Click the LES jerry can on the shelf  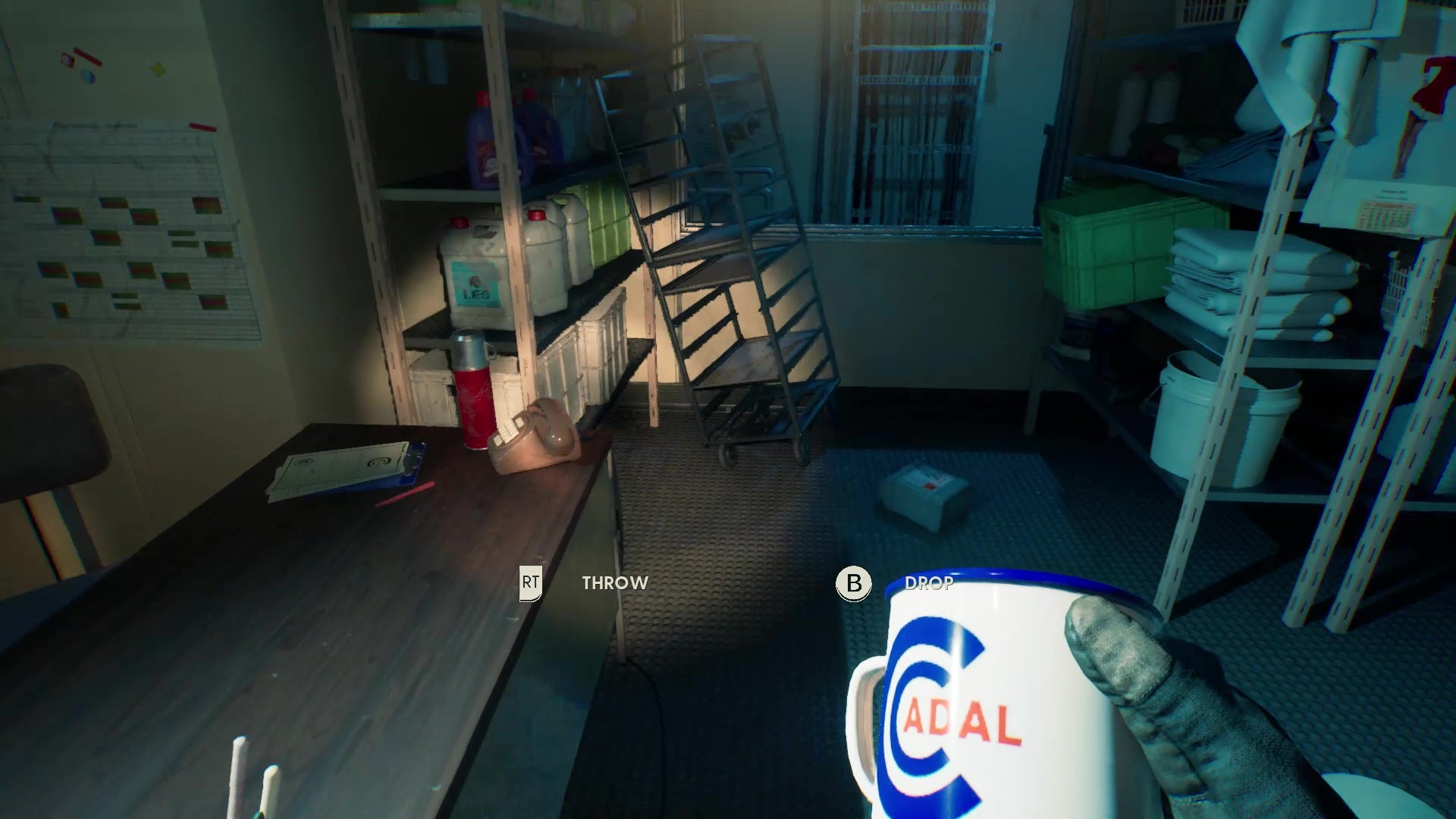pyautogui.click(x=474, y=269)
